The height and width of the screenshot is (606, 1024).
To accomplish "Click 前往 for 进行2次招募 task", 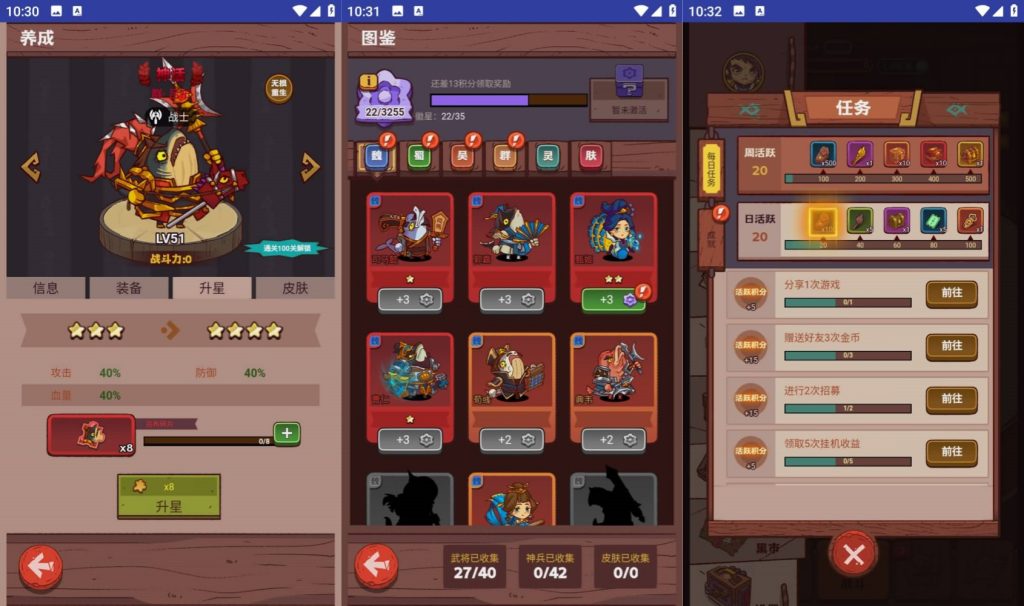I will [951, 399].
